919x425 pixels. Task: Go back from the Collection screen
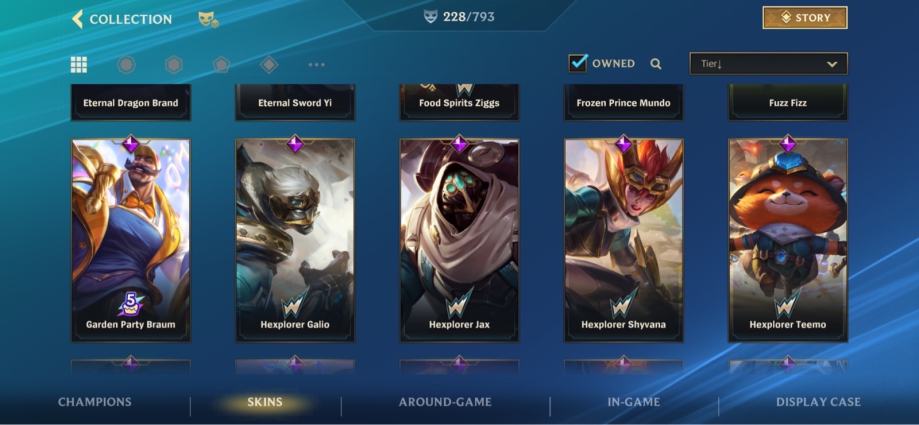point(77,19)
